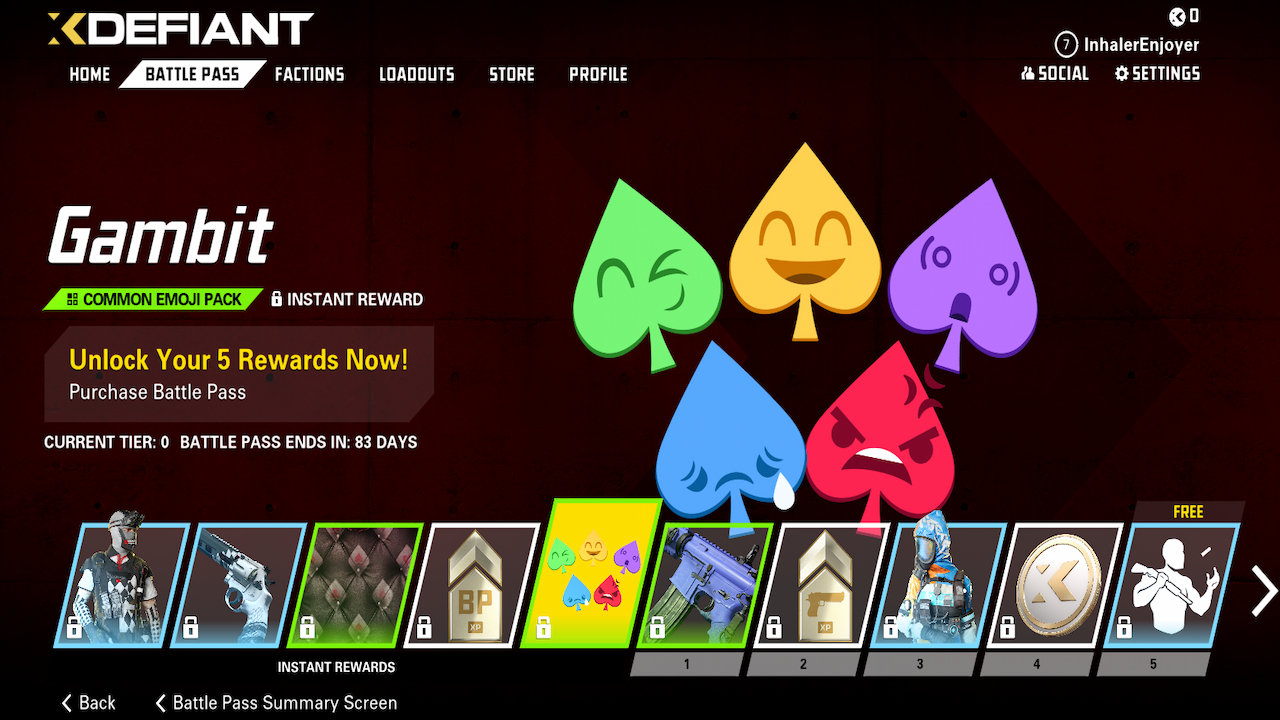Select the character skin reward on far left
Viewport: 1280px width, 720px height.
click(x=120, y=580)
